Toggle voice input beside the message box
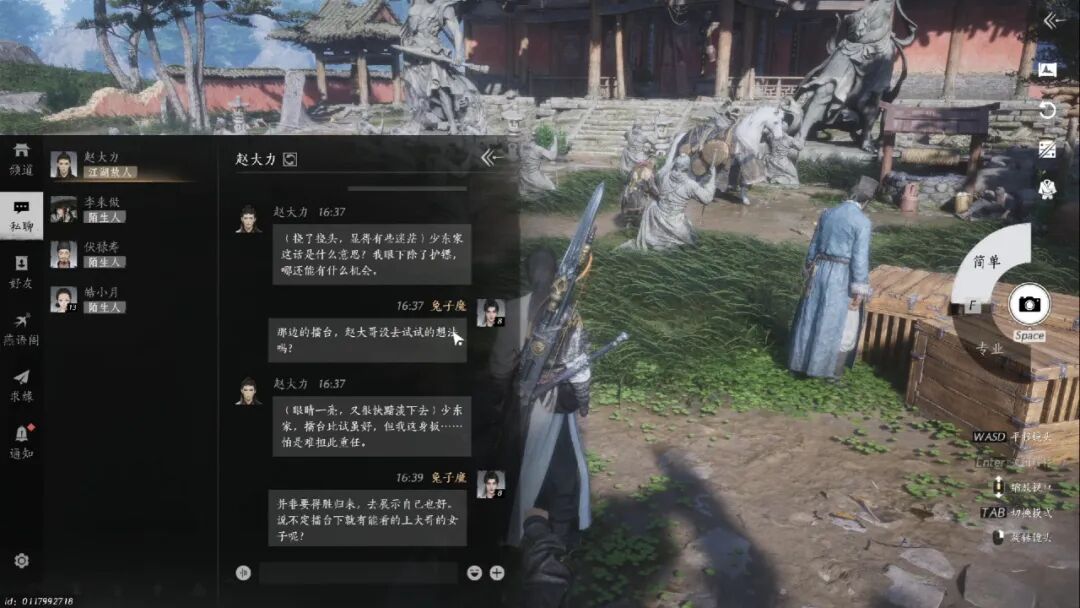 (241, 573)
